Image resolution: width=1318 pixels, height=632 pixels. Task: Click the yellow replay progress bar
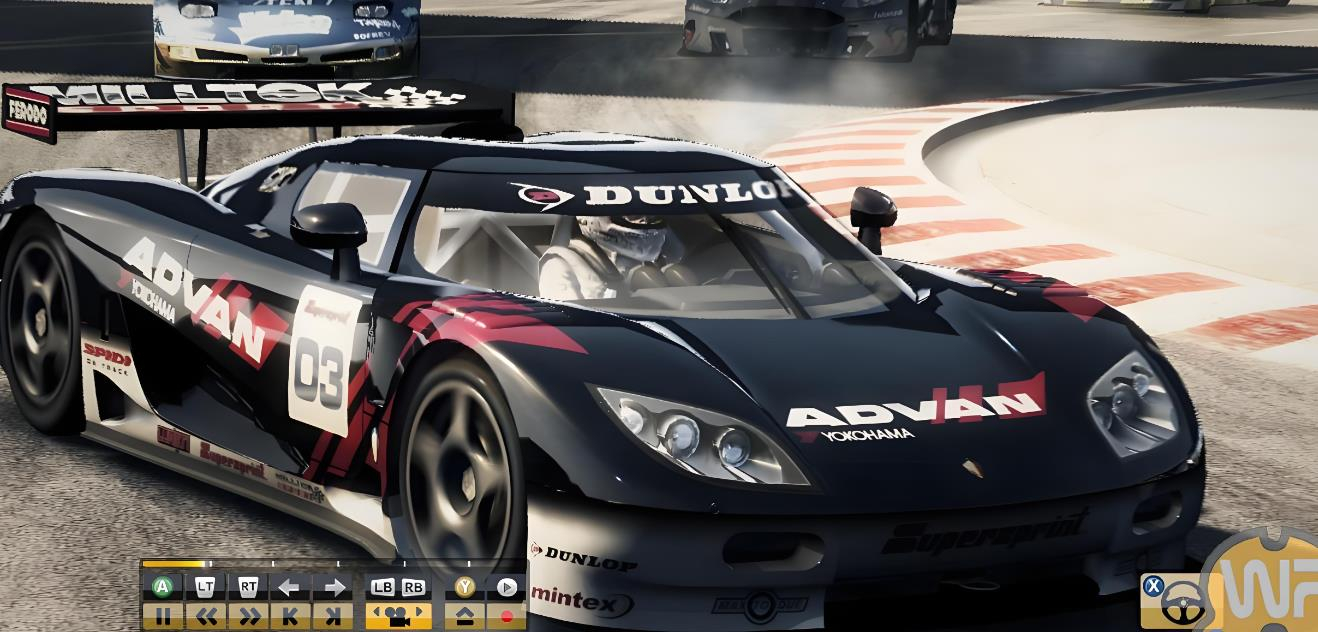(x=175, y=565)
